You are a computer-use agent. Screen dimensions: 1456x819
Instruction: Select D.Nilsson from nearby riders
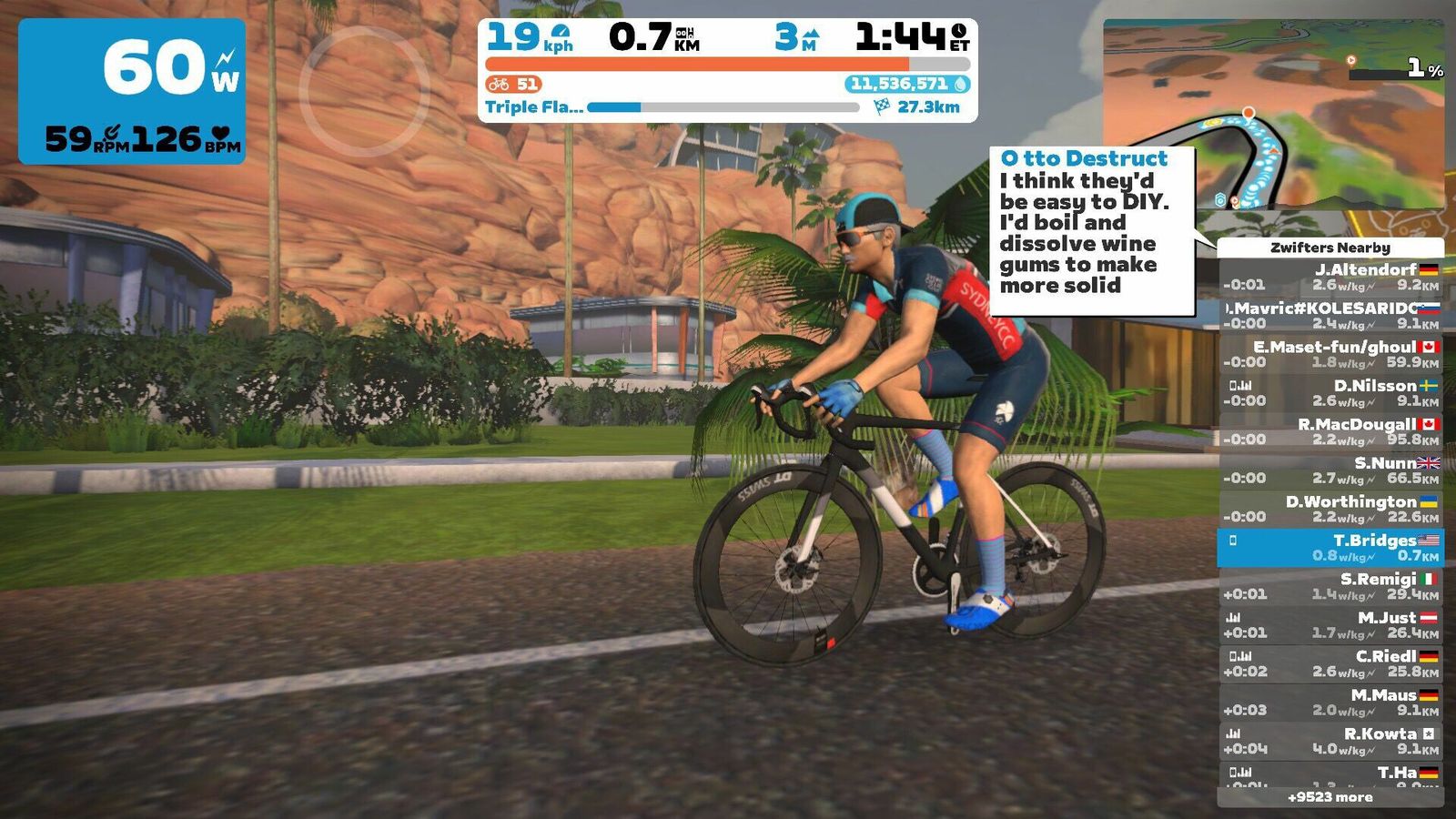(1330, 393)
